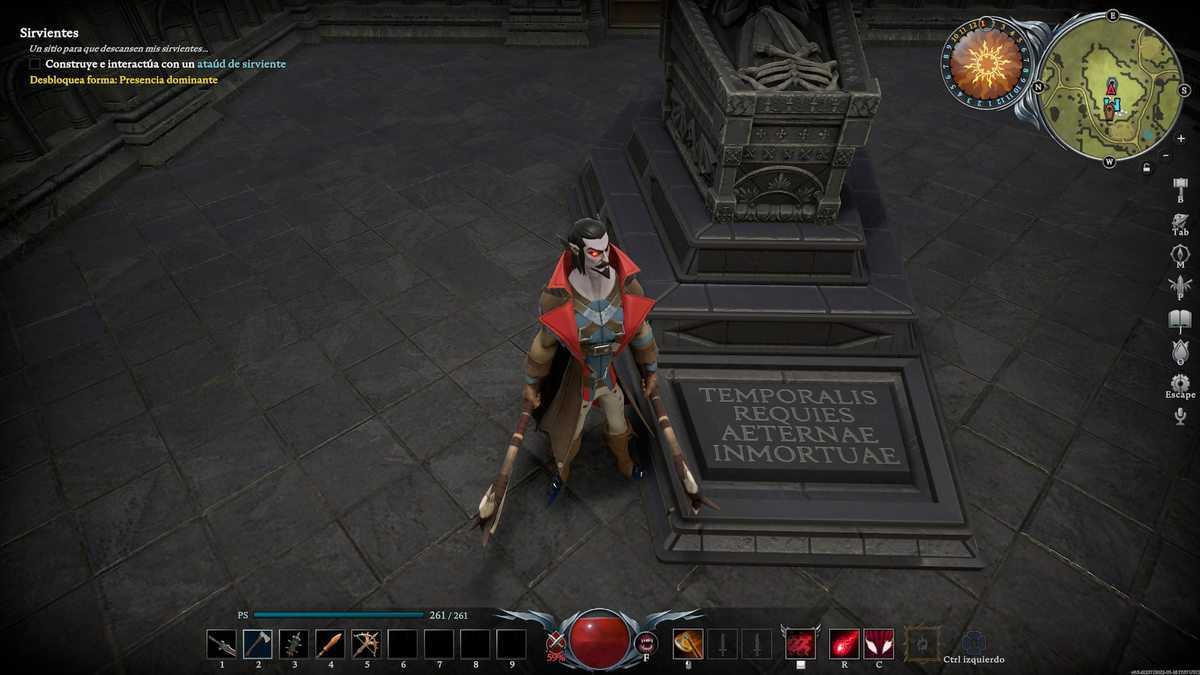Image resolution: width=1200 pixels, height=675 pixels.
Task: Cast the red claw spell on C
Action: coord(878,643)
